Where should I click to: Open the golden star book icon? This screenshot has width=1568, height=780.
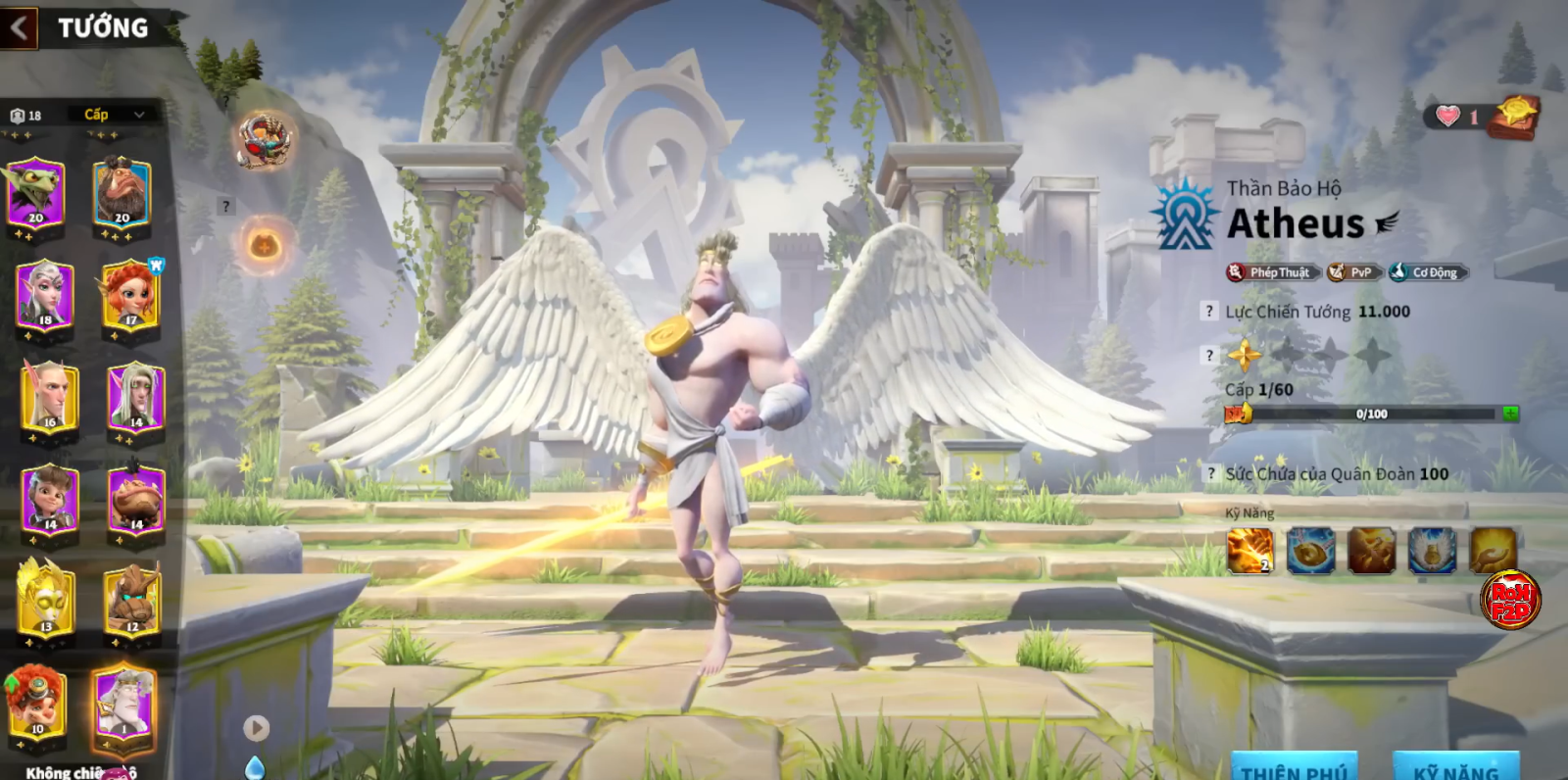pyautogui.click(x=1514, y=117)
